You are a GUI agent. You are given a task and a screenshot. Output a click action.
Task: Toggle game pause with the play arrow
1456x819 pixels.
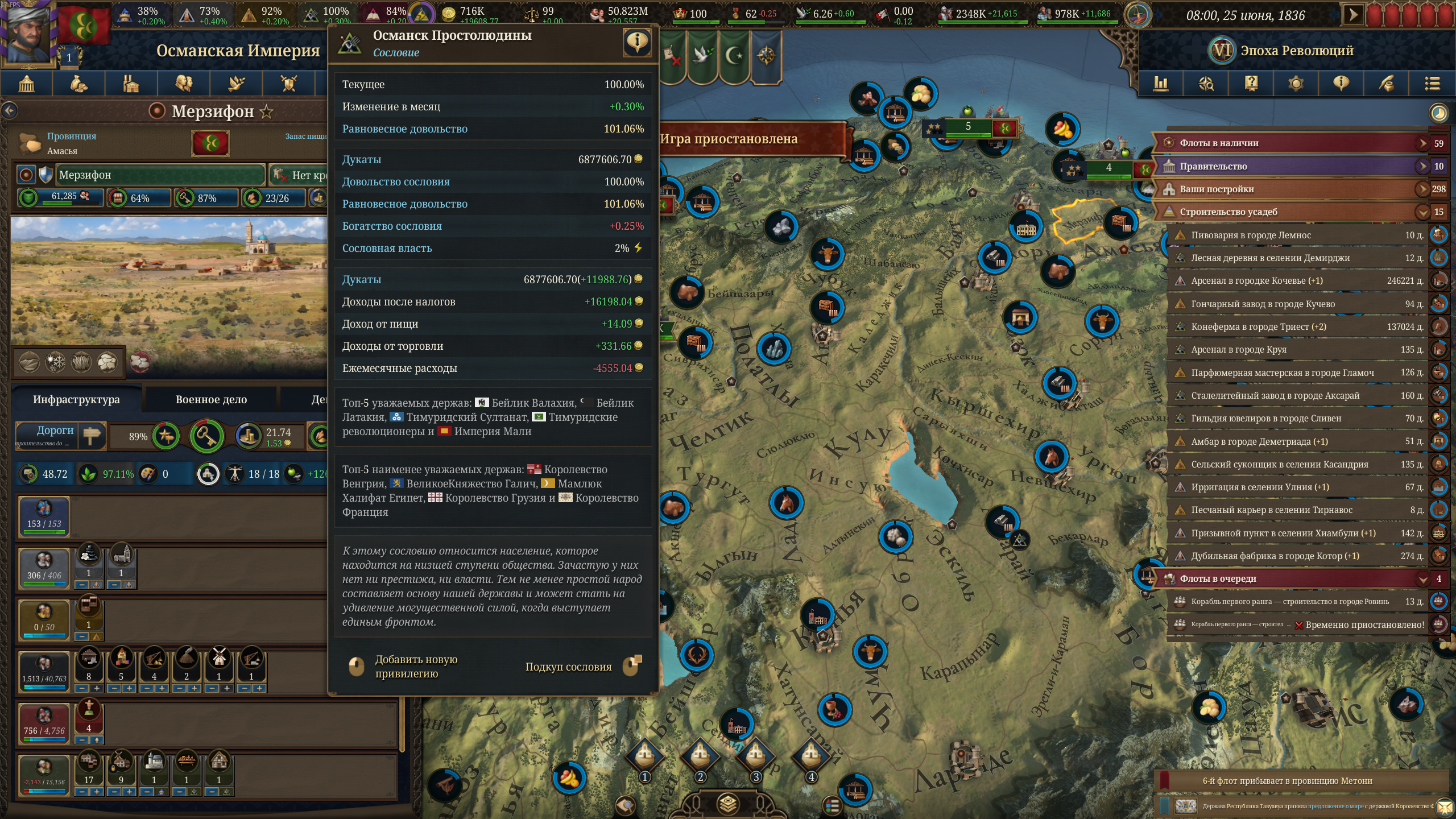pos(1353,15)
